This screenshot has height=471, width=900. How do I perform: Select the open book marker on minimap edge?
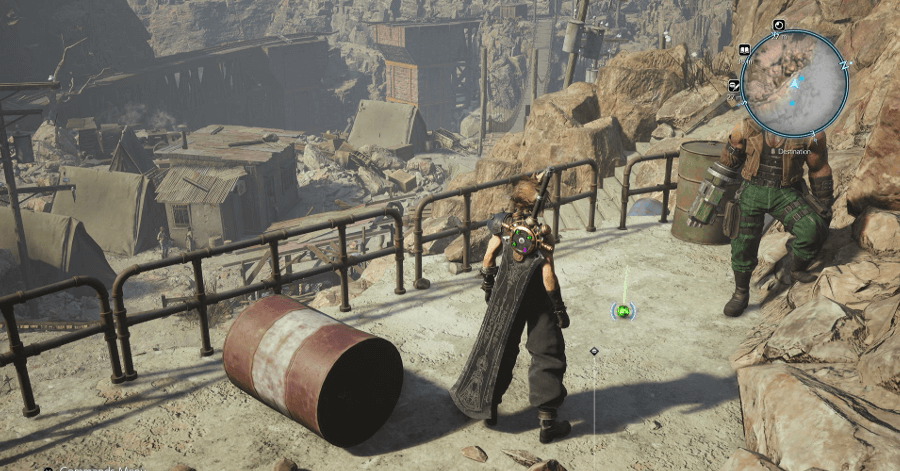[x=745, y=49]
